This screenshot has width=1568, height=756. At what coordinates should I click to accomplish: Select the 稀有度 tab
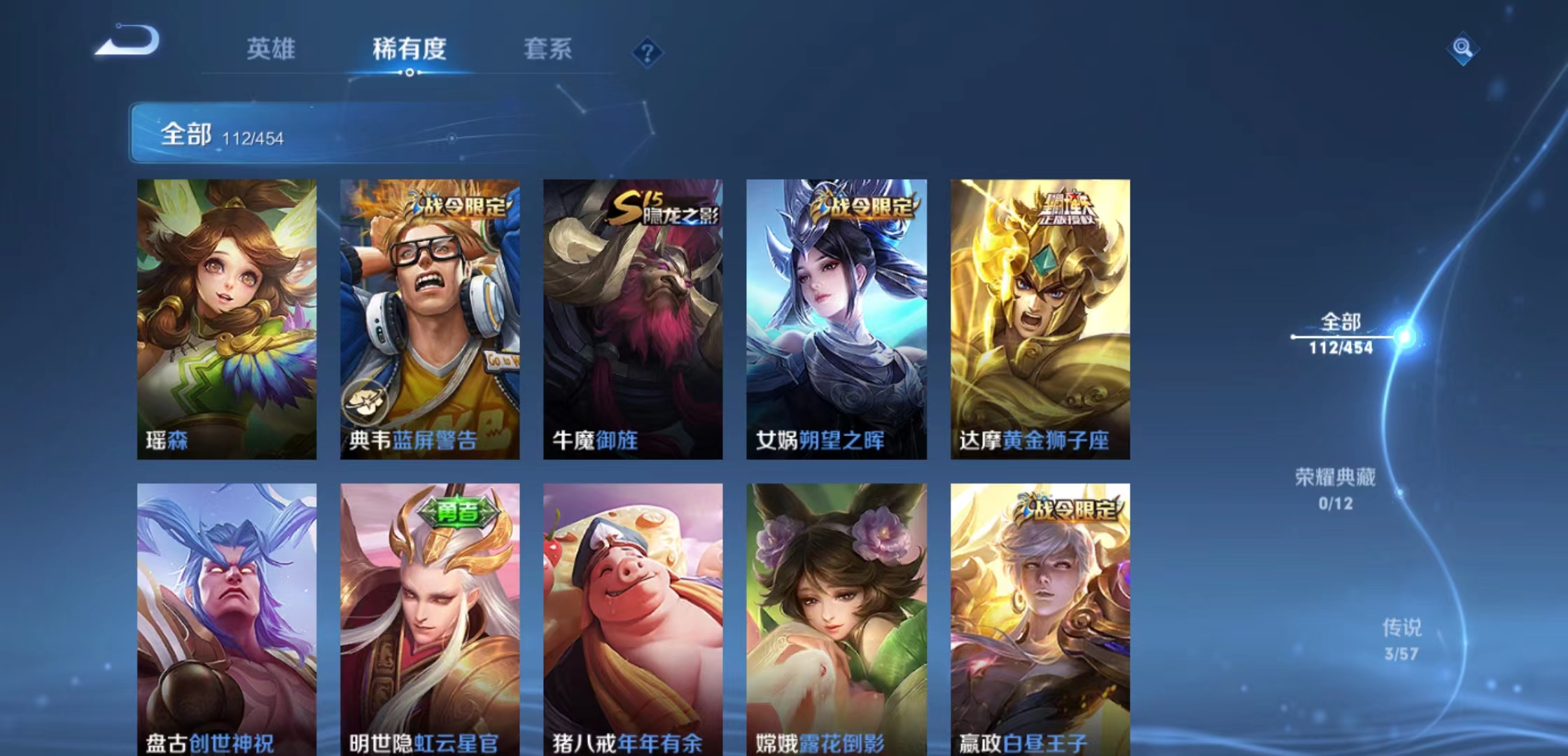tap(409, 50)
